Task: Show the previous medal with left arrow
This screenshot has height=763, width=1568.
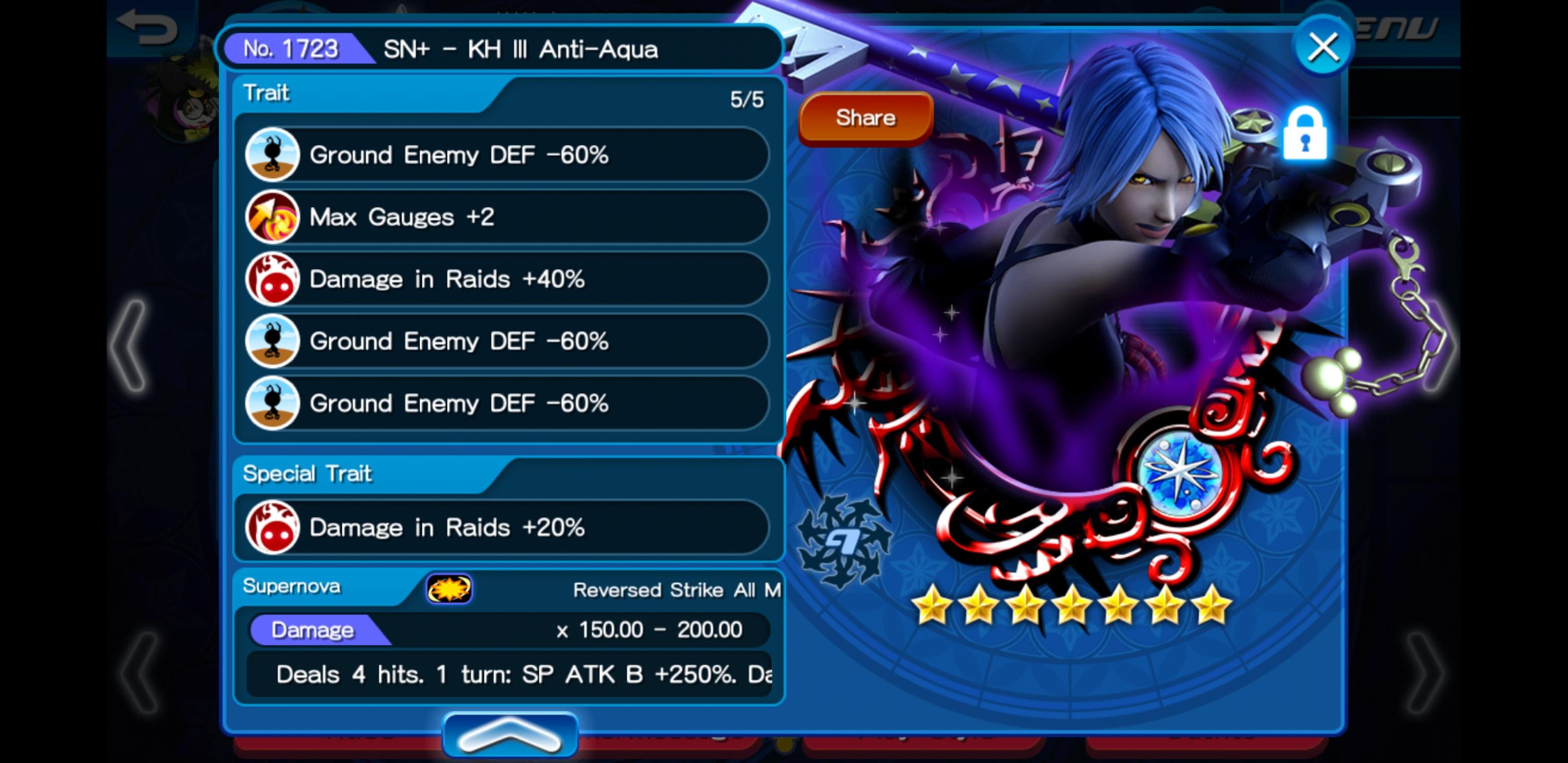Action: [x=130, y=344]
